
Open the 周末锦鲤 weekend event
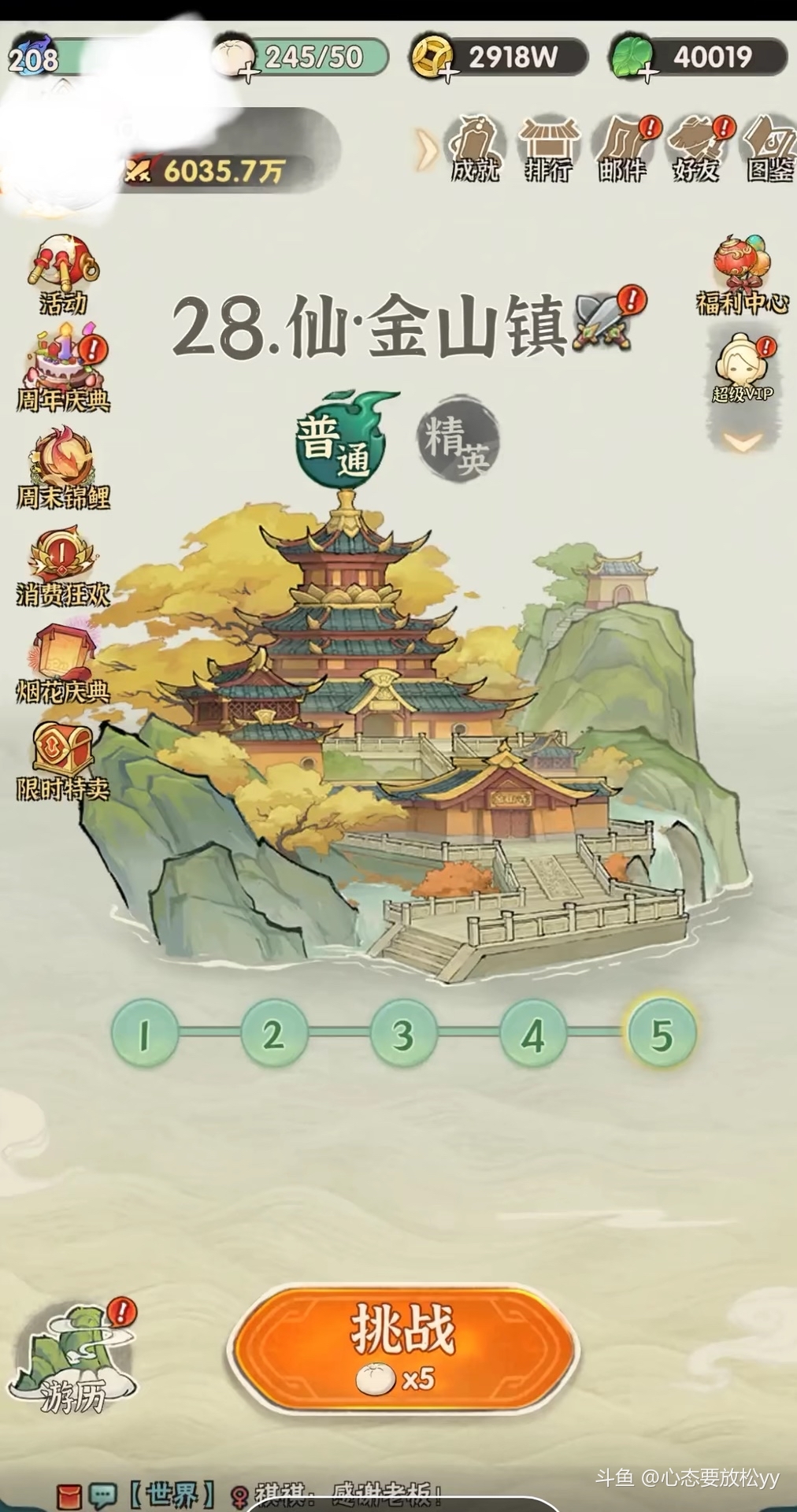coord(63,468)
